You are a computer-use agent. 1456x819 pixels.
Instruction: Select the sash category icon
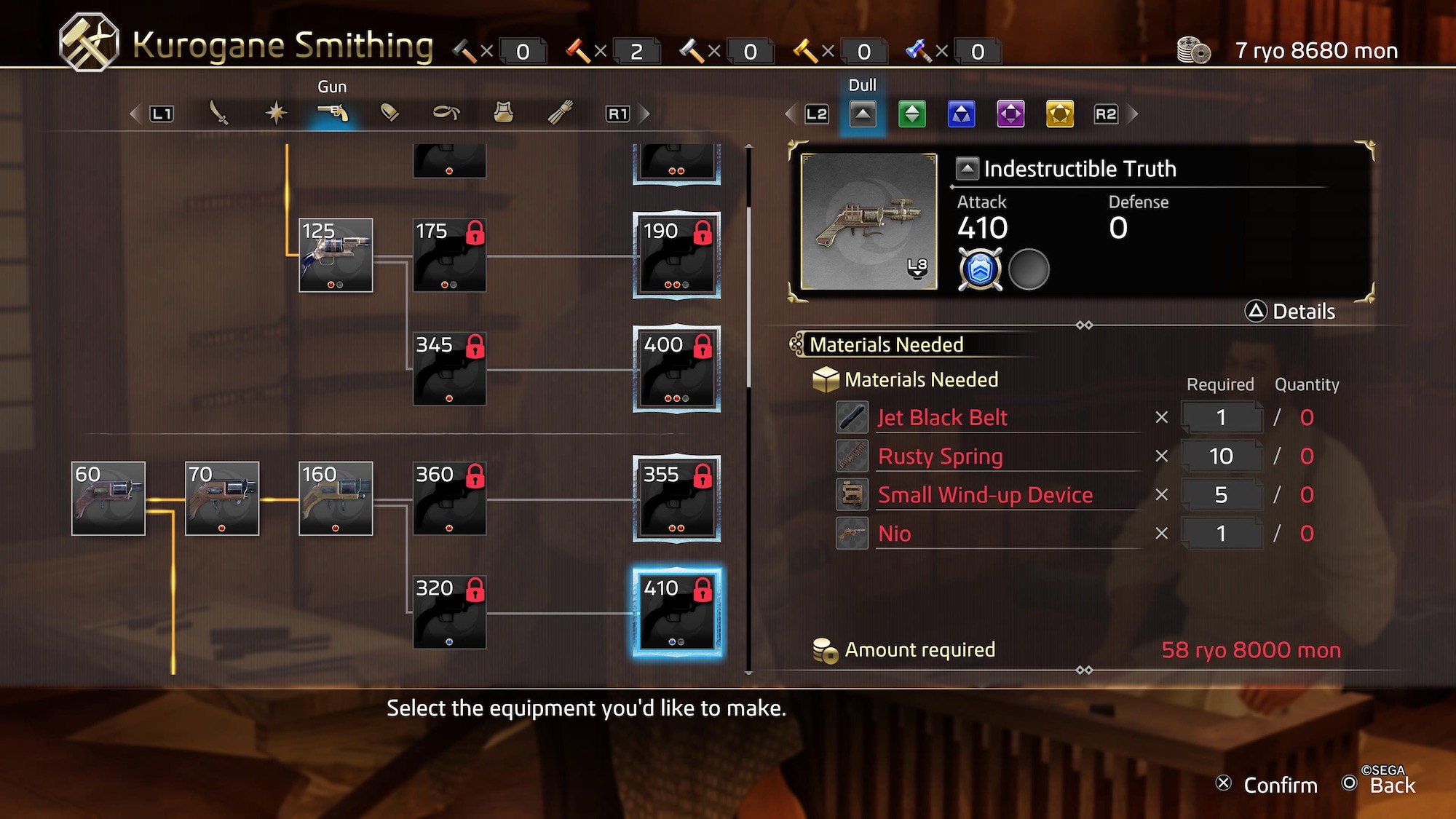(x=446, y=113)
